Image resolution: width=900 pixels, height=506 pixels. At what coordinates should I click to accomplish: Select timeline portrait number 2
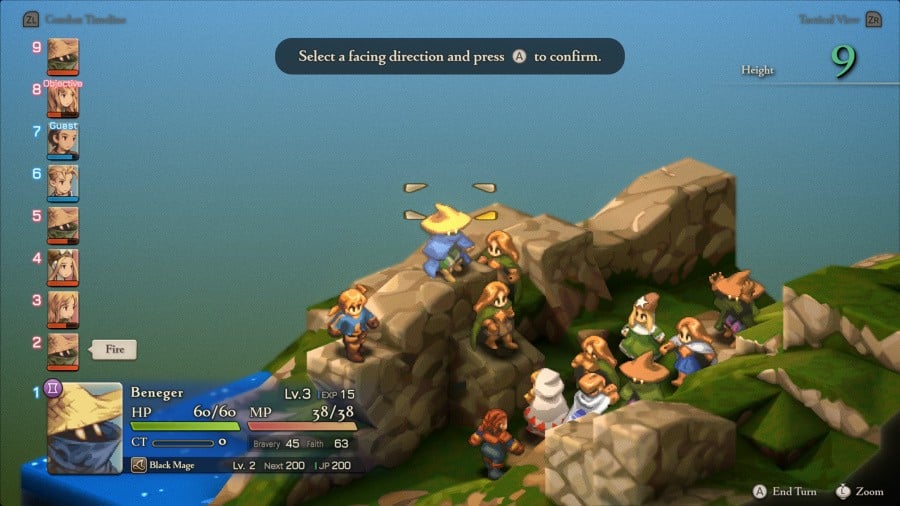(x=62, y=350)
